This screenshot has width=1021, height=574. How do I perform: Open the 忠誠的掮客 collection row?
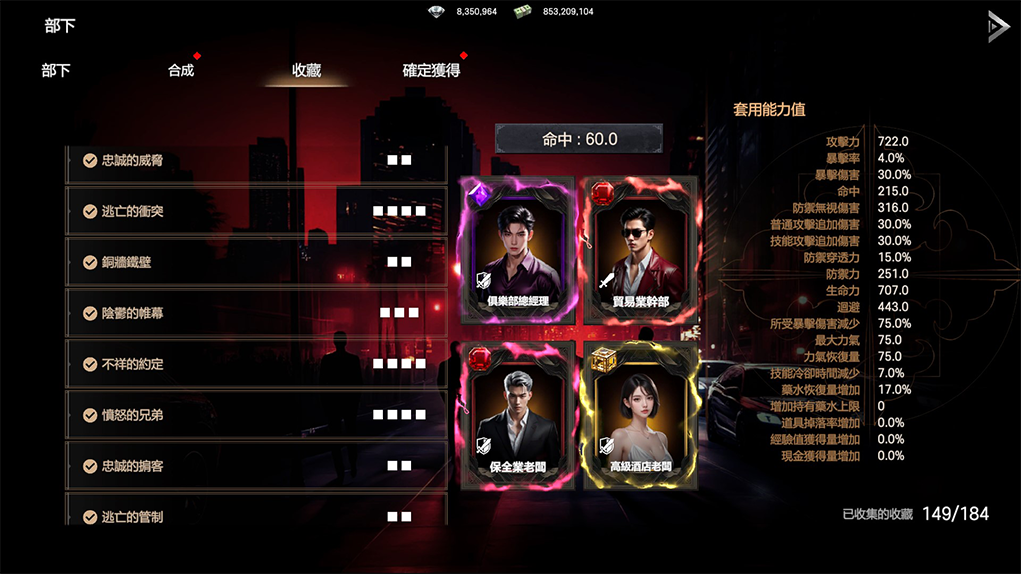tap(256, 466)
